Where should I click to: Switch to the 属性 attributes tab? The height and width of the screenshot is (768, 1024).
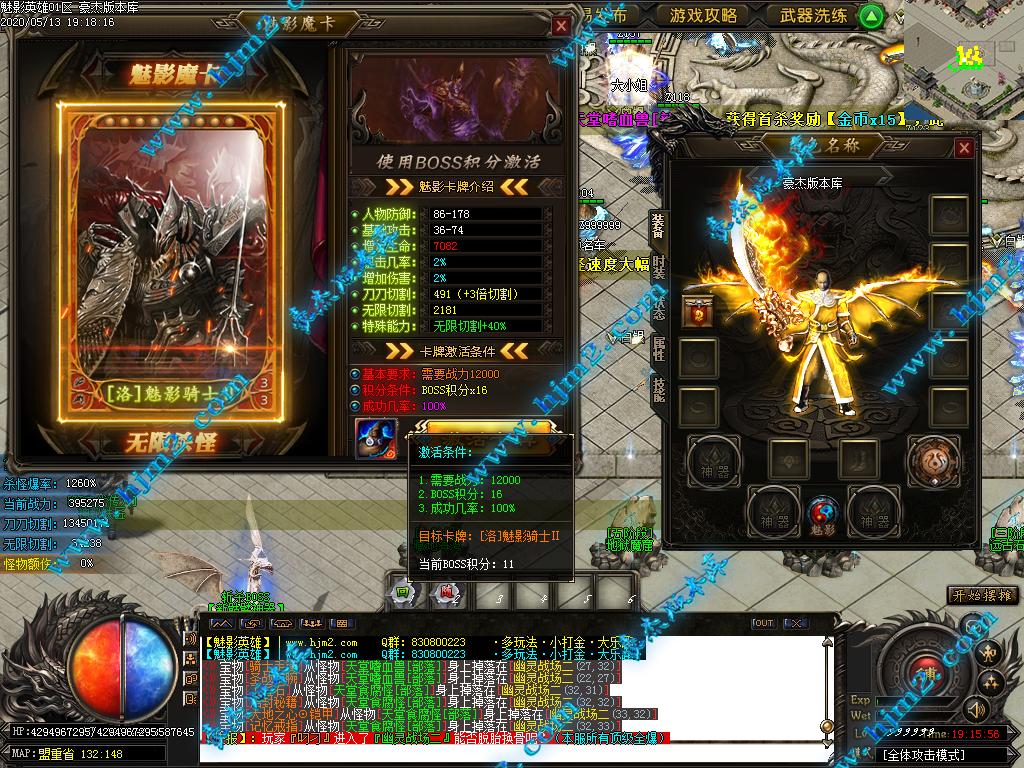[659, 347]
